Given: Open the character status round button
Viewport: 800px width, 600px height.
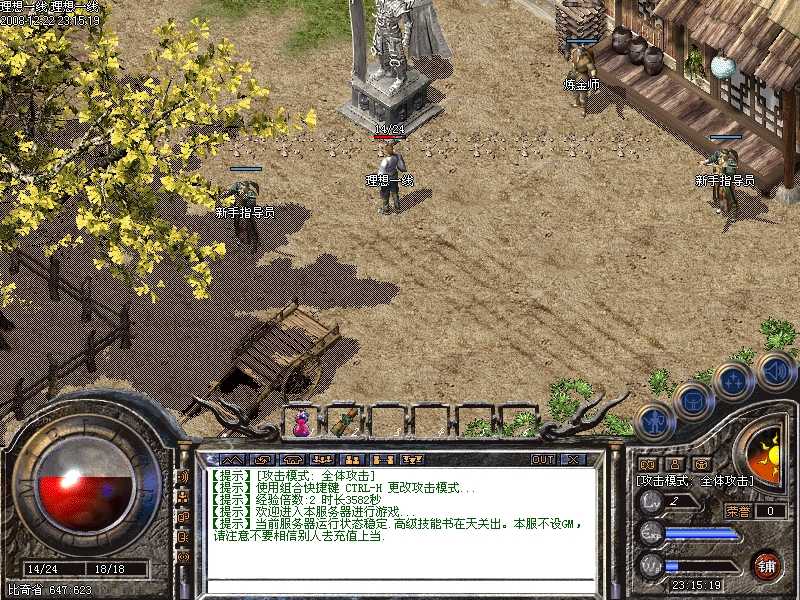Looking at the screenshot, I should [653, 420].
